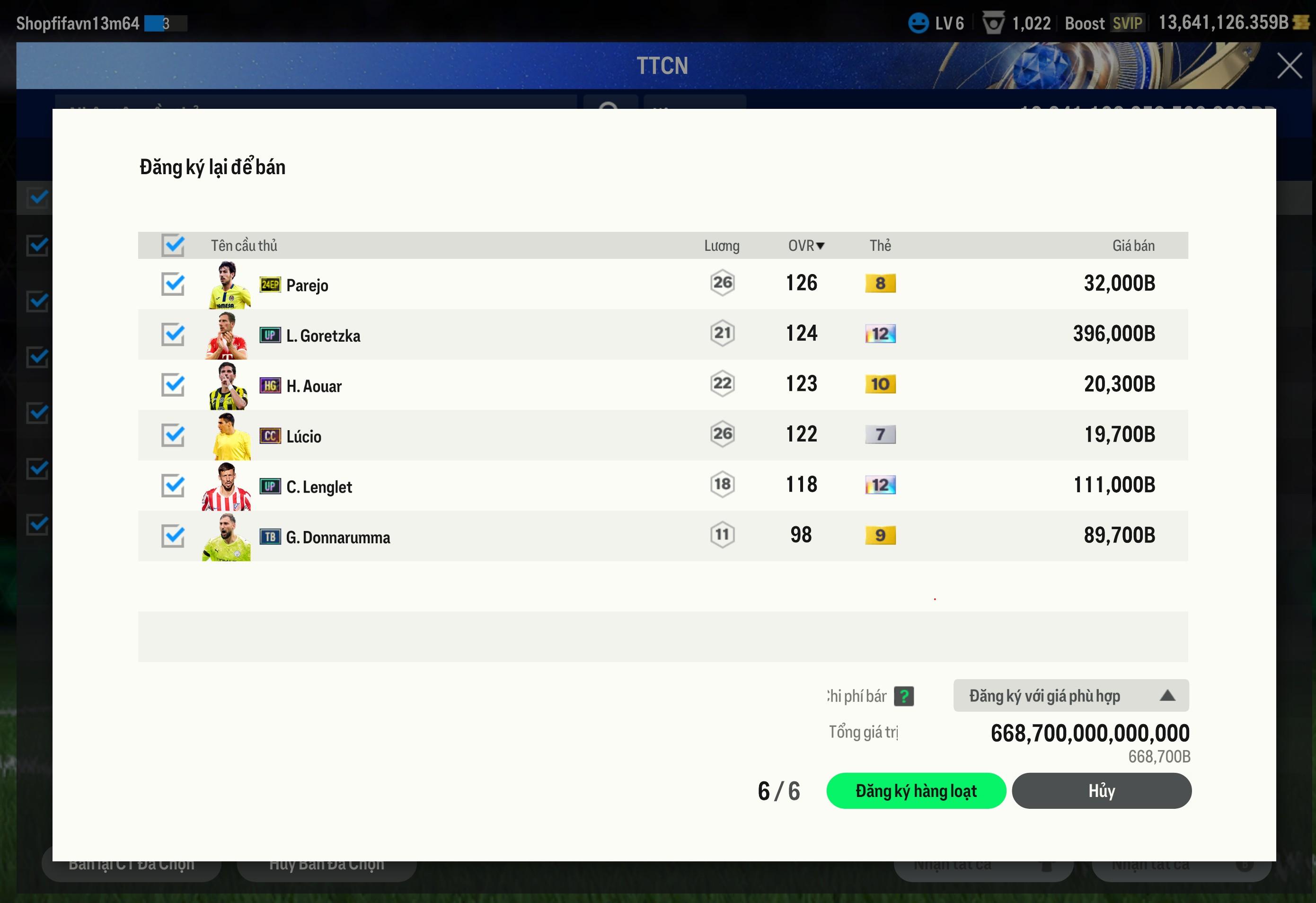Uncheck Parejo's checkbox

click(x=173, y=284)
